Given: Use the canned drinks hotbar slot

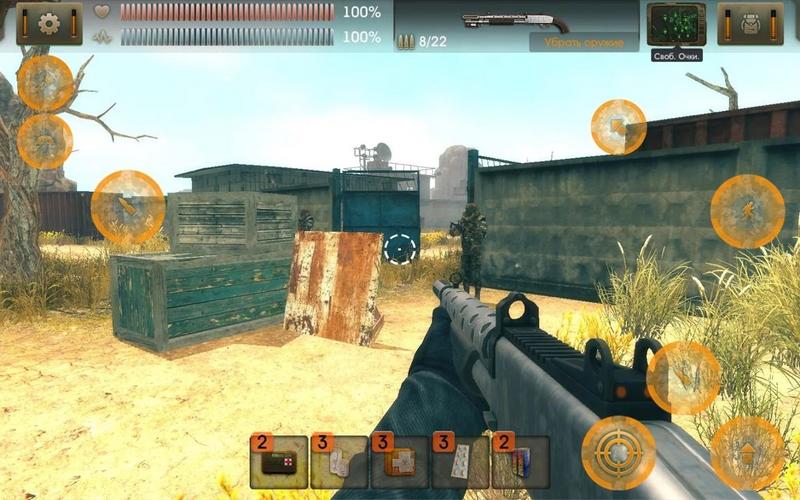Looking at the screenshot, I should (520, 462).
